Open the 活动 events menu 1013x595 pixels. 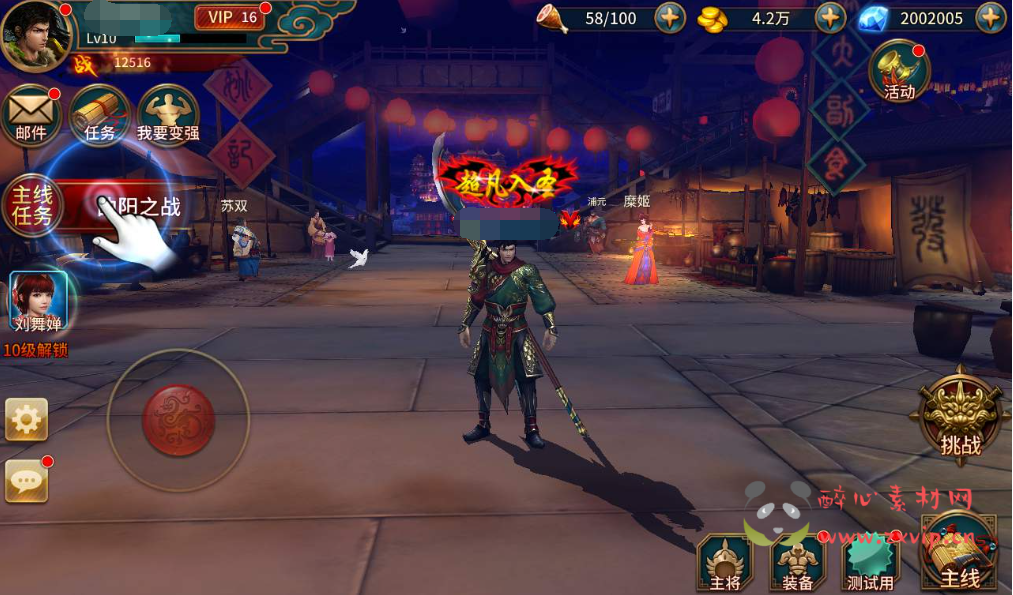[899, 71]
